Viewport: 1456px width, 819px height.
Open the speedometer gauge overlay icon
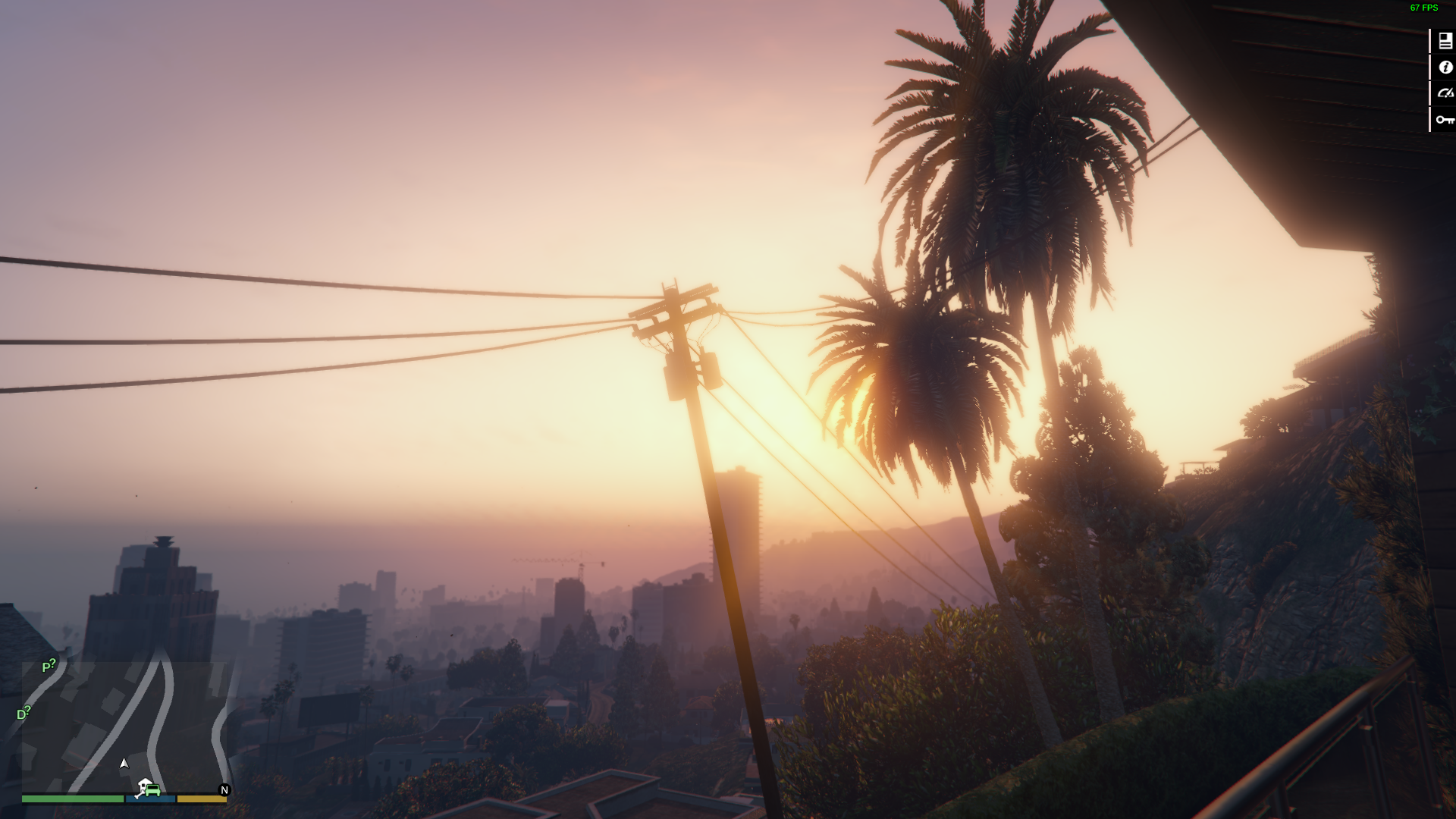pos(1445,93)
